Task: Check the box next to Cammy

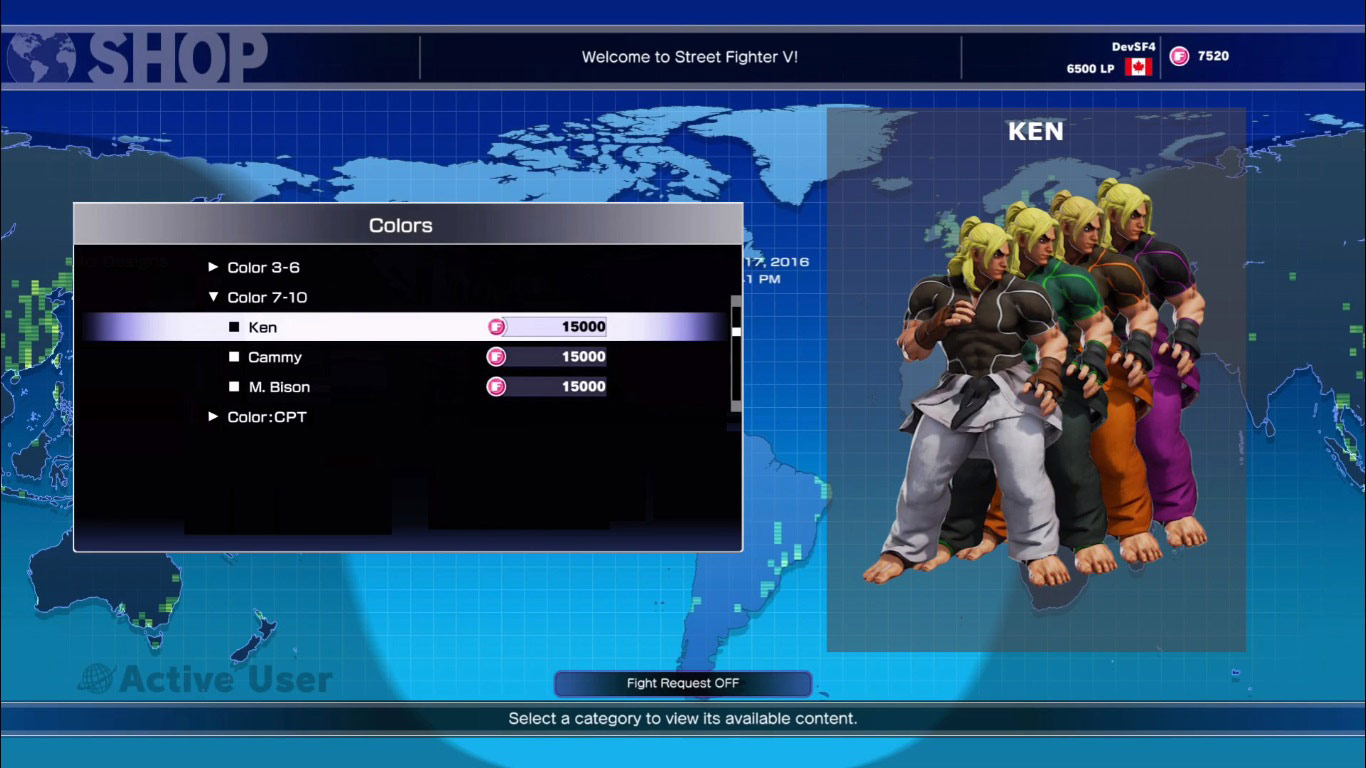Action: pos(233,357)
